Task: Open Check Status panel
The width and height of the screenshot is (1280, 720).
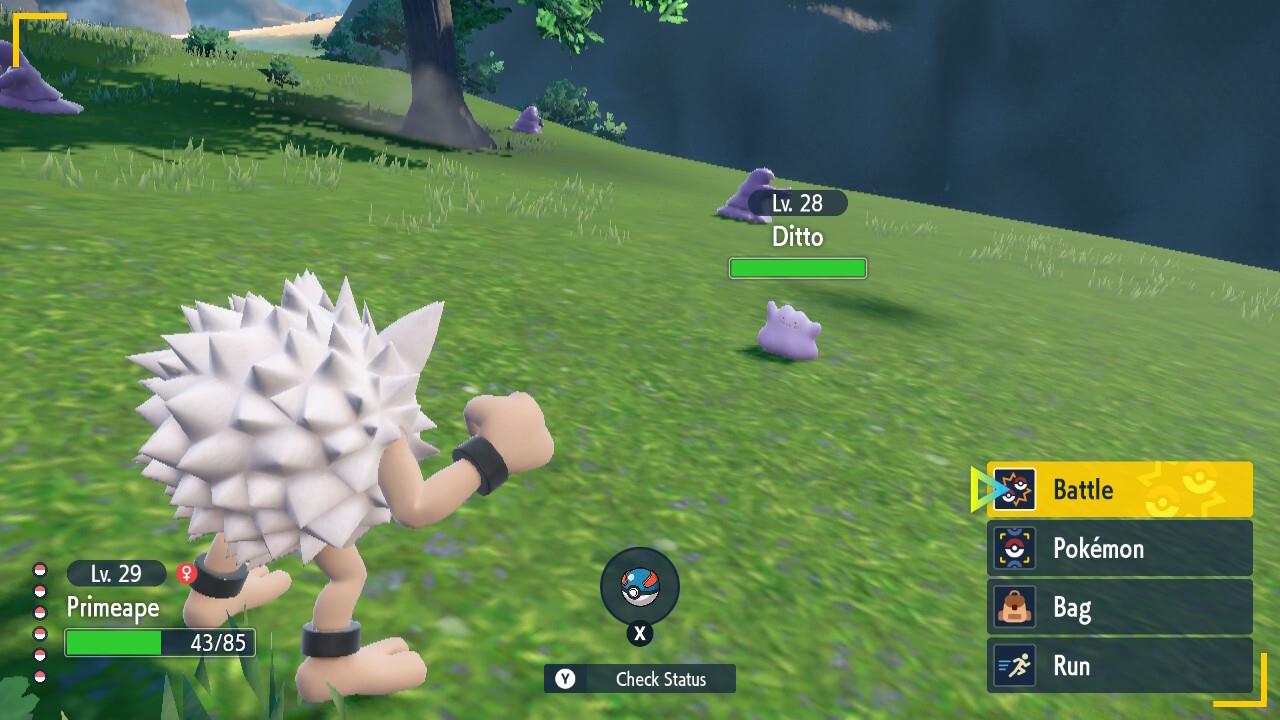Action: pos(640,679)
